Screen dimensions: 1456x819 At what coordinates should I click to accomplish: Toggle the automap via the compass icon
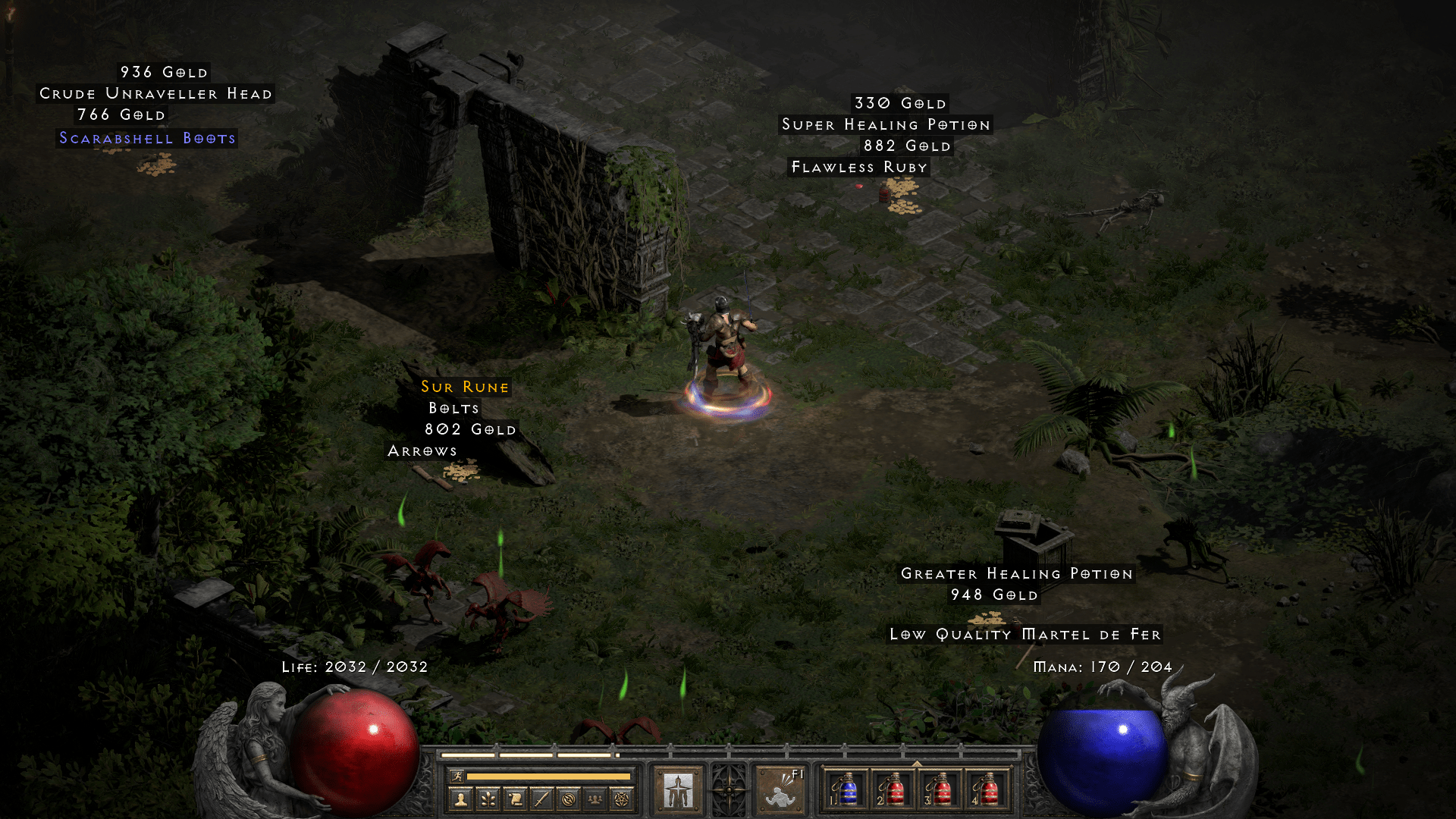tap(567, 798)
